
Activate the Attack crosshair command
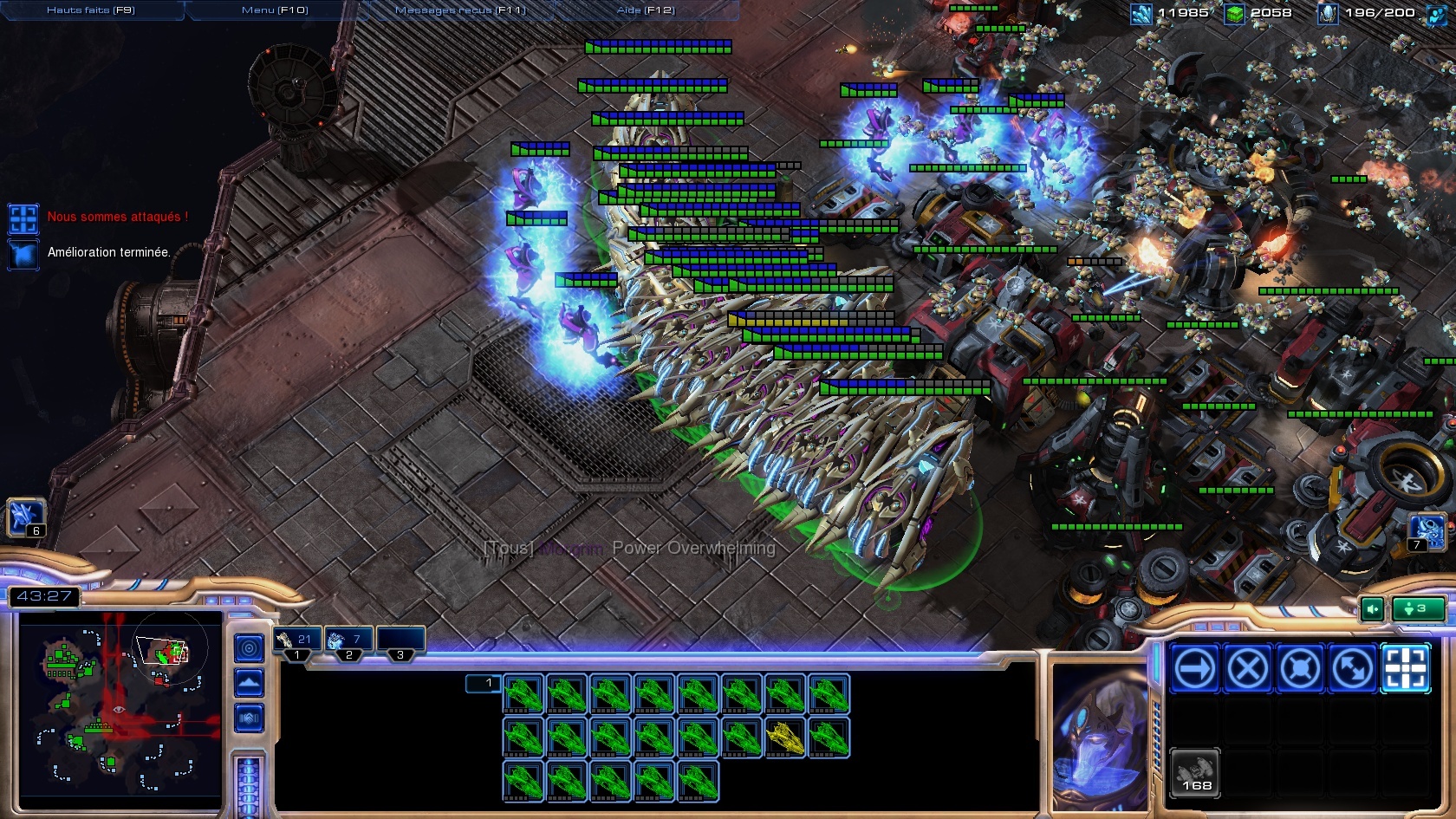(1405, 668)
